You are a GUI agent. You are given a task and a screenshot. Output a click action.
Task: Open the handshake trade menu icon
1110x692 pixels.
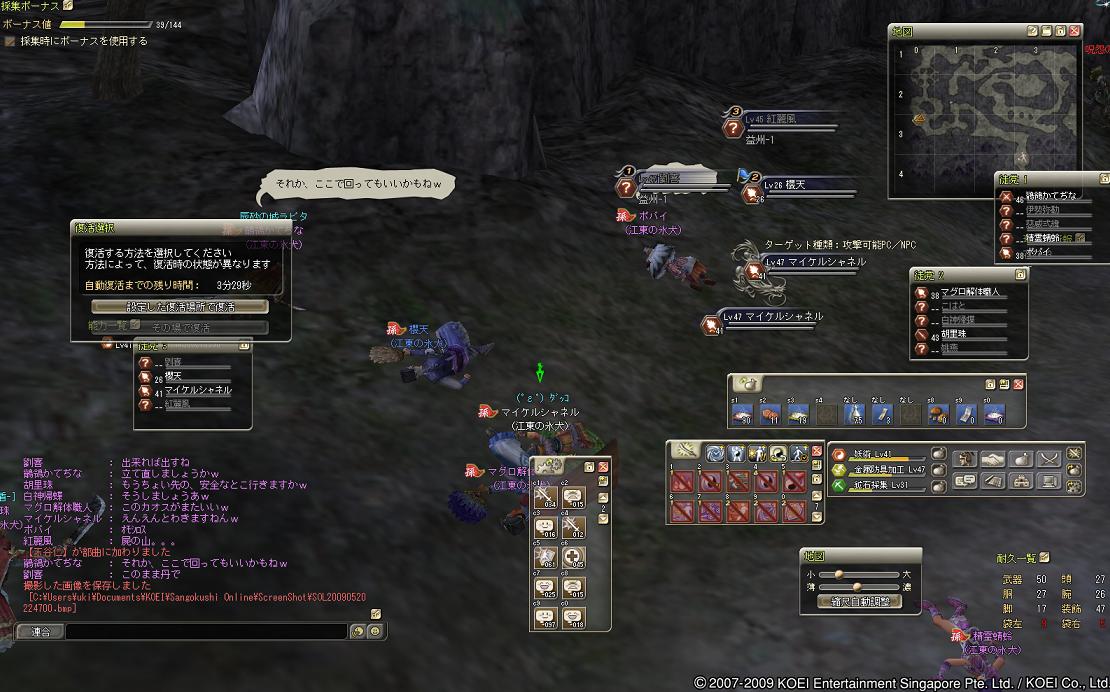pos(993,459)
